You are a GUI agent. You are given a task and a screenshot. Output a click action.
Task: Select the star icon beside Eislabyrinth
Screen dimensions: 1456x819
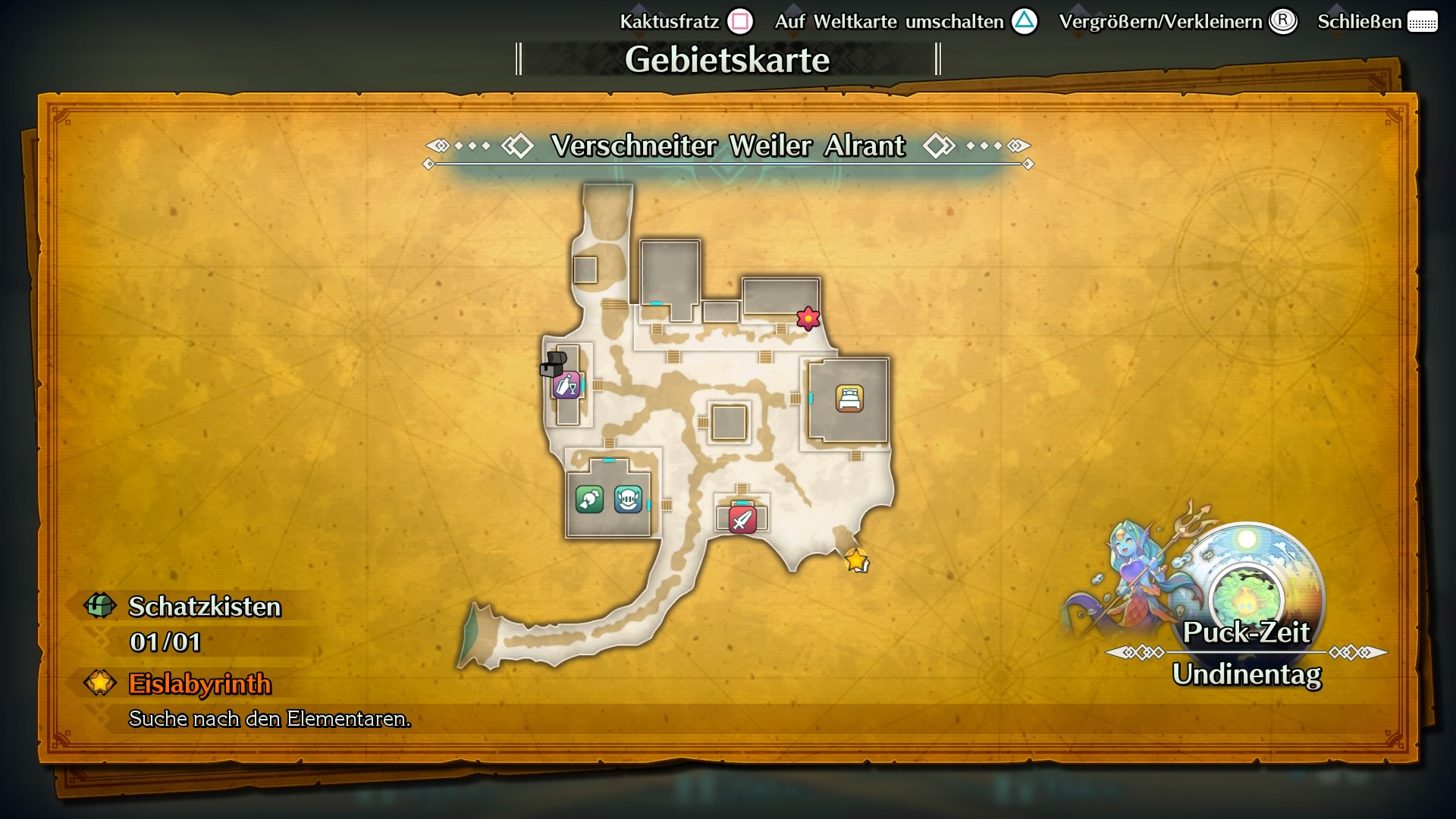click(x=98, y=684)
